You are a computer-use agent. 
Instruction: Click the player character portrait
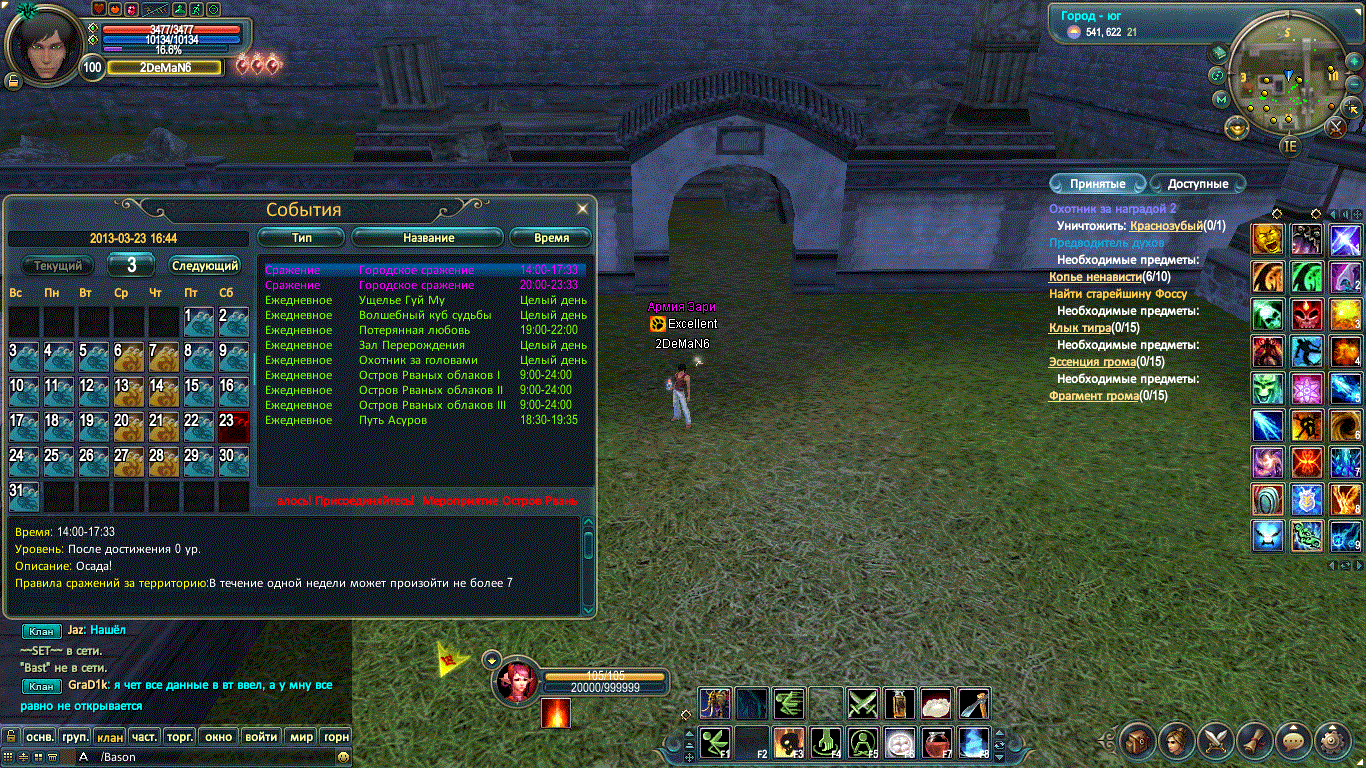point(42,43)
